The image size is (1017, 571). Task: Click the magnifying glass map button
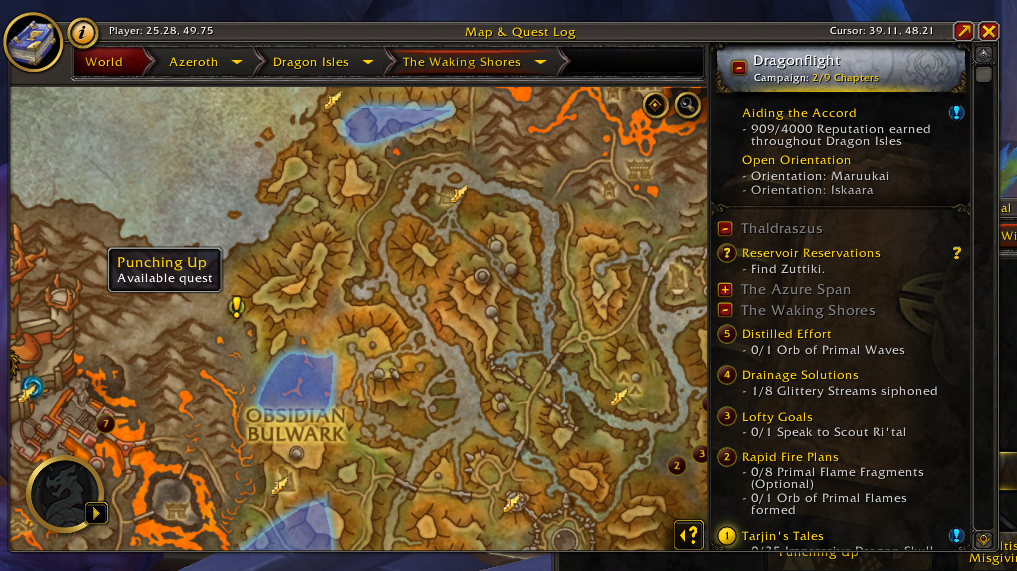click(x=687, y=104)
